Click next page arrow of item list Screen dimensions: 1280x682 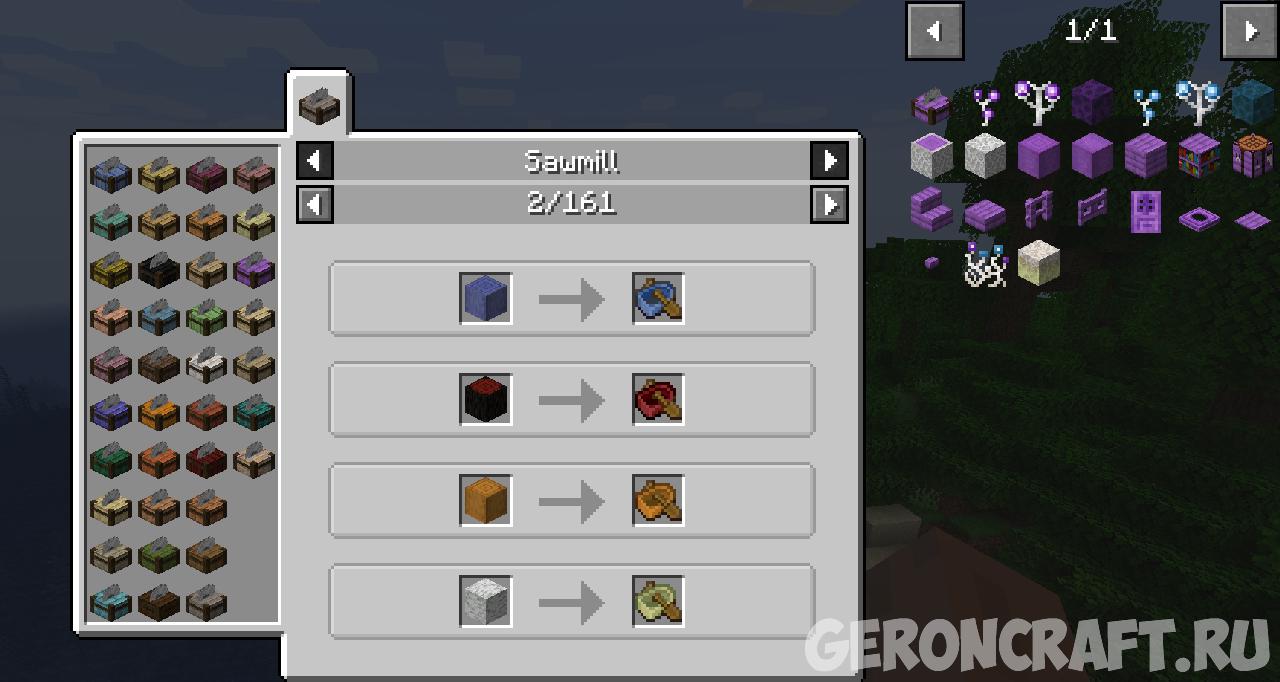1249,31
